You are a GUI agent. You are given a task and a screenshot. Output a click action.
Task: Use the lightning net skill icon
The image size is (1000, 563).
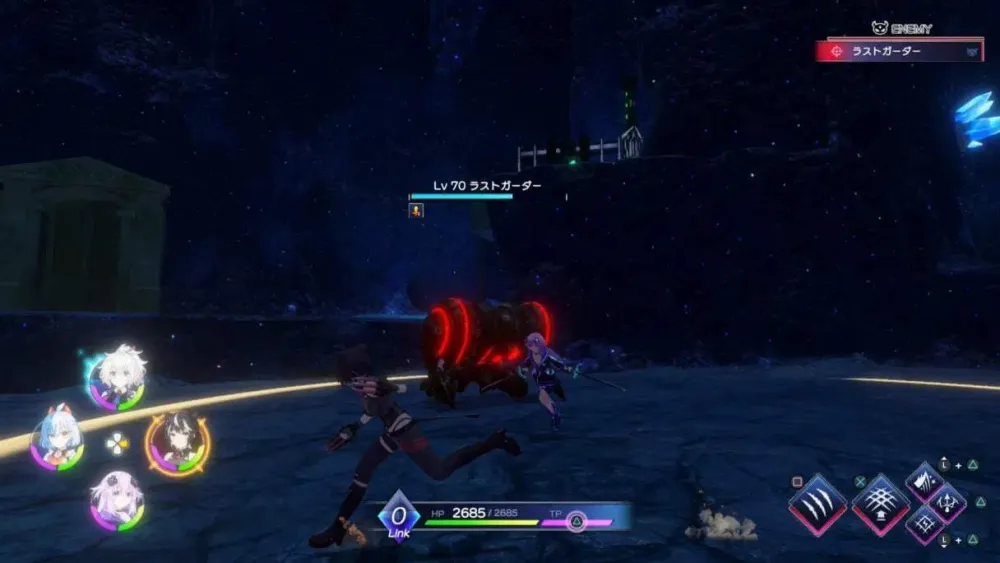[925, 525]
